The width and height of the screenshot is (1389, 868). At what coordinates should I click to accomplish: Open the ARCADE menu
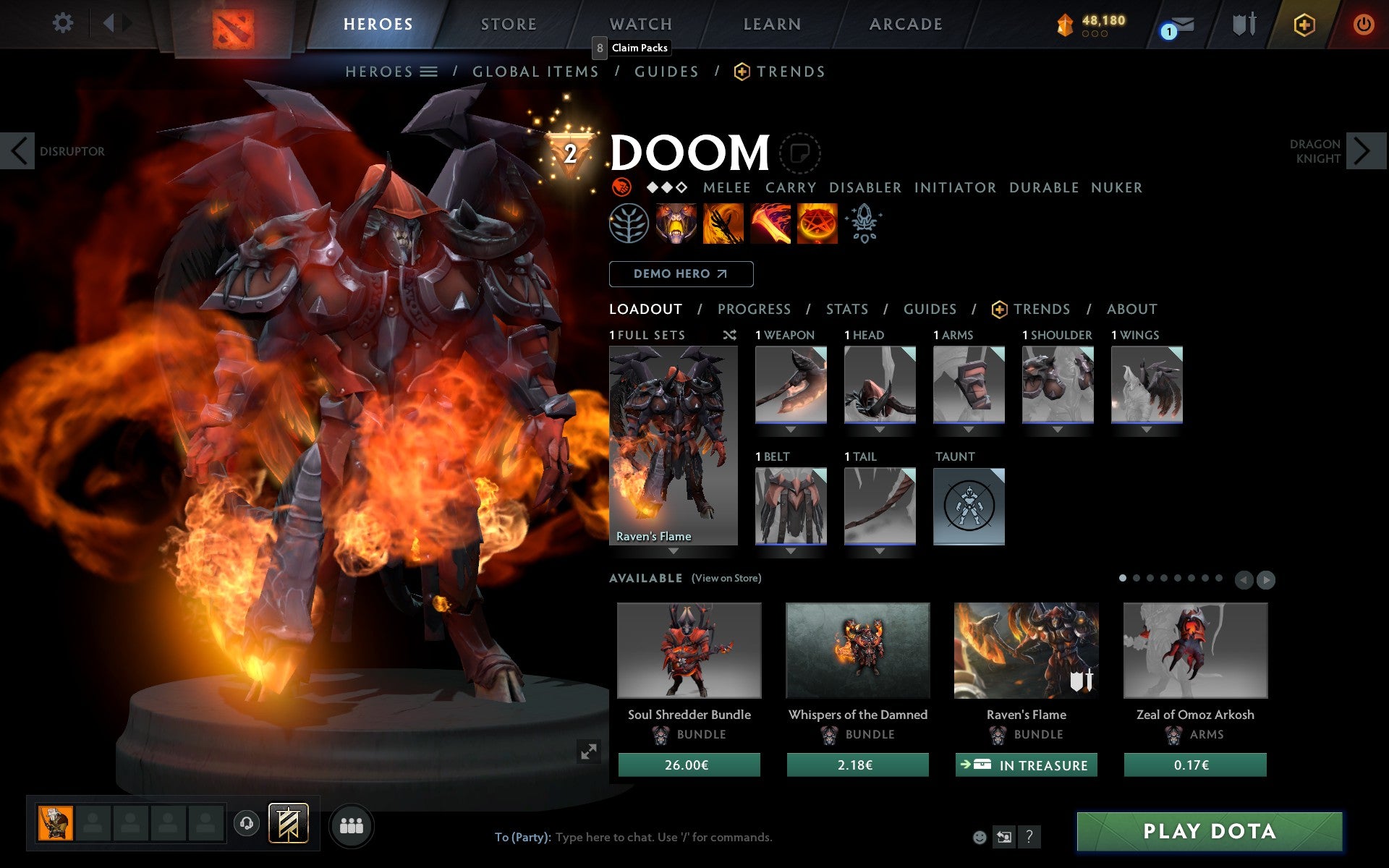pyautogui.click(x=904, y=23)
